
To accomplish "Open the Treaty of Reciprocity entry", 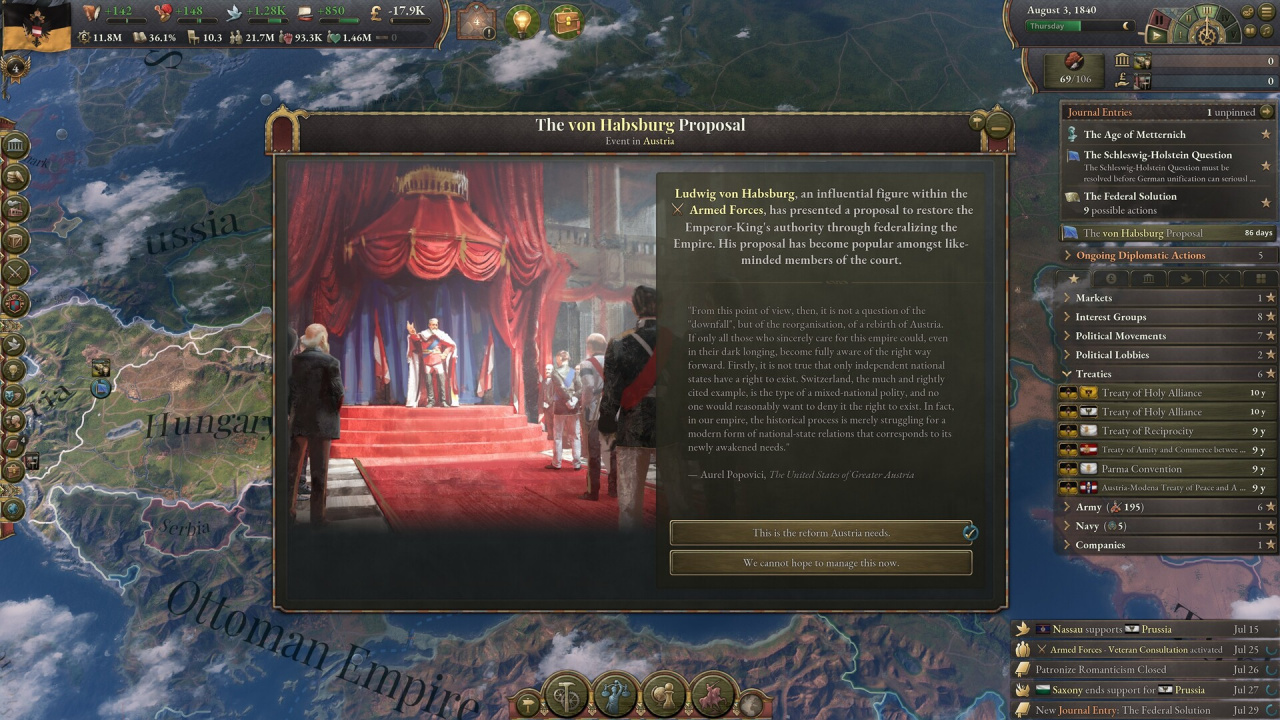I will click(x=1147, y=431).
